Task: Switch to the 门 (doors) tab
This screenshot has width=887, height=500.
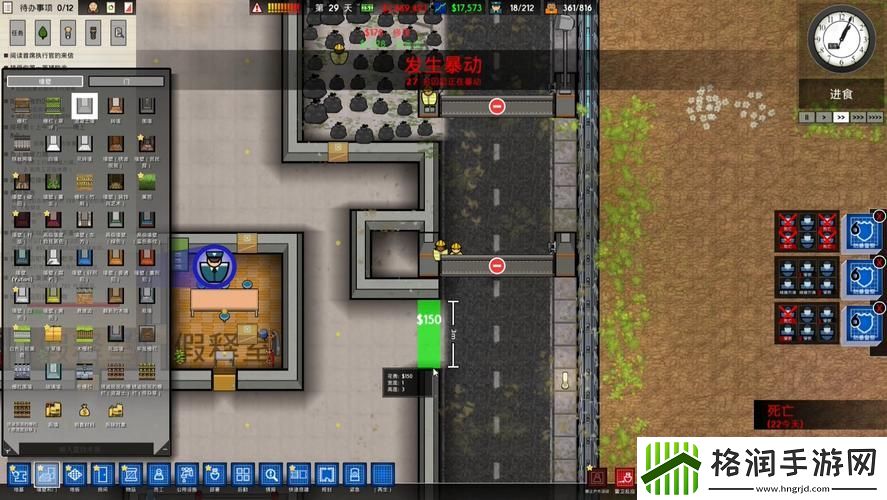Action: pyautogui.click(x=125, y=81)
